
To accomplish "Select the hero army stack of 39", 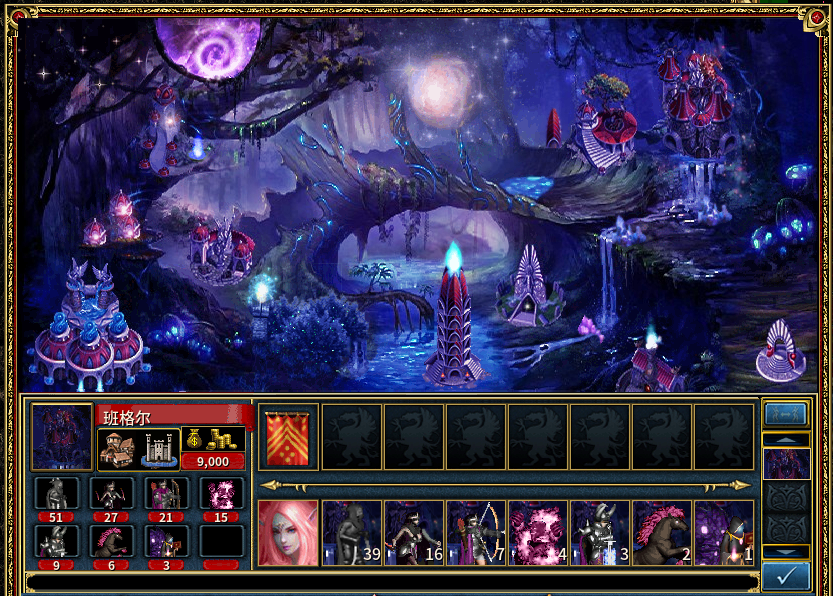I will pos(352,533).
